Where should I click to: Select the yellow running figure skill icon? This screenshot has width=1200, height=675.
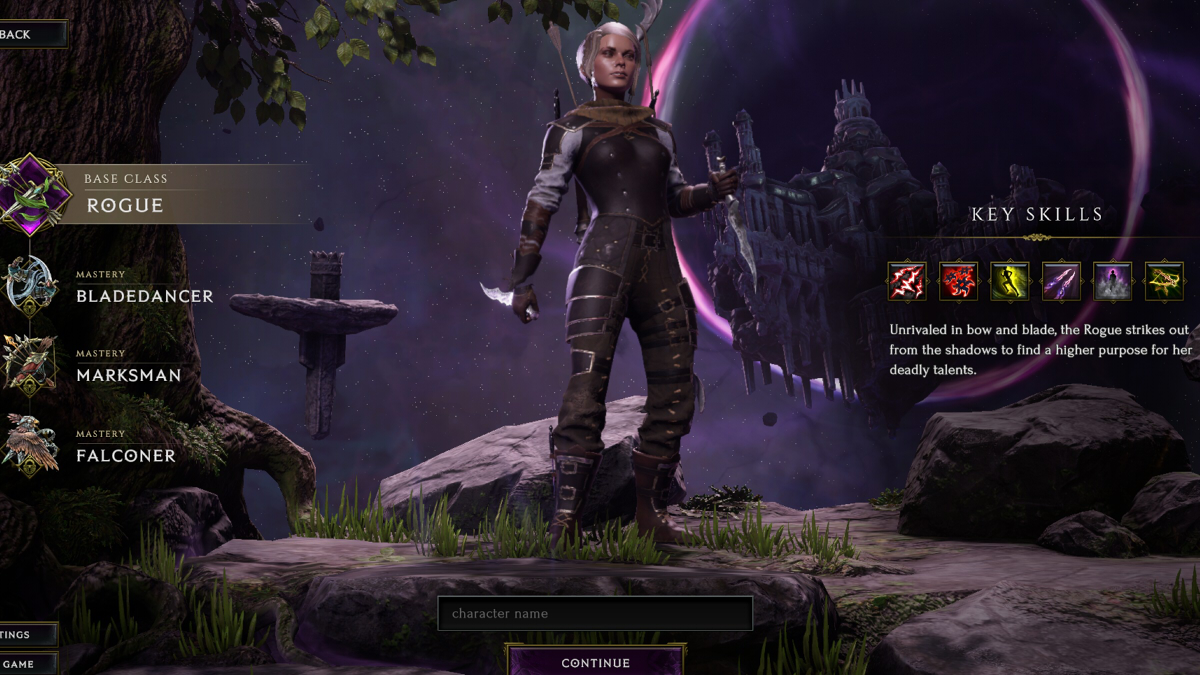click(1010, 282)
